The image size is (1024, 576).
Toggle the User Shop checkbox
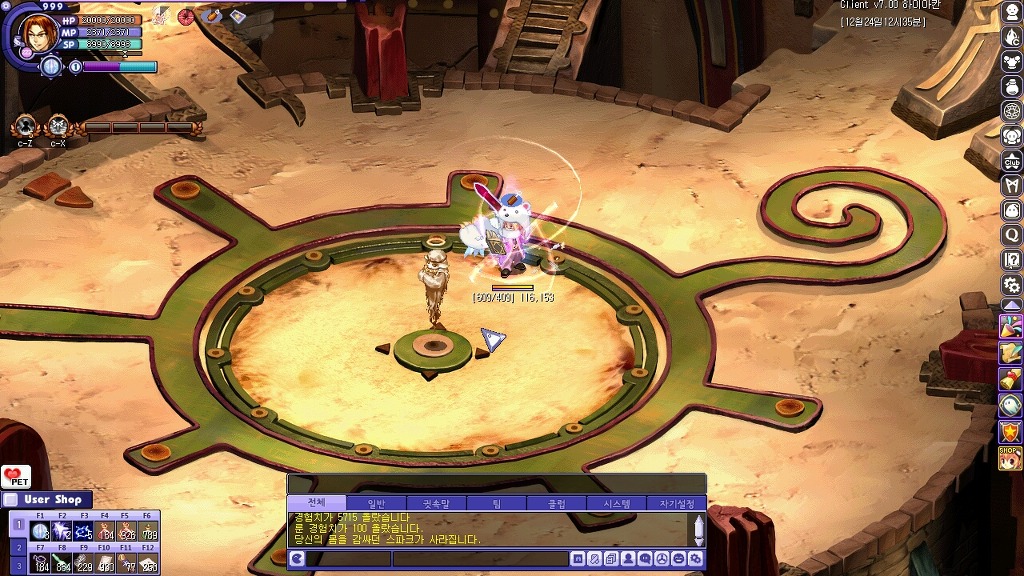point(11,499)
